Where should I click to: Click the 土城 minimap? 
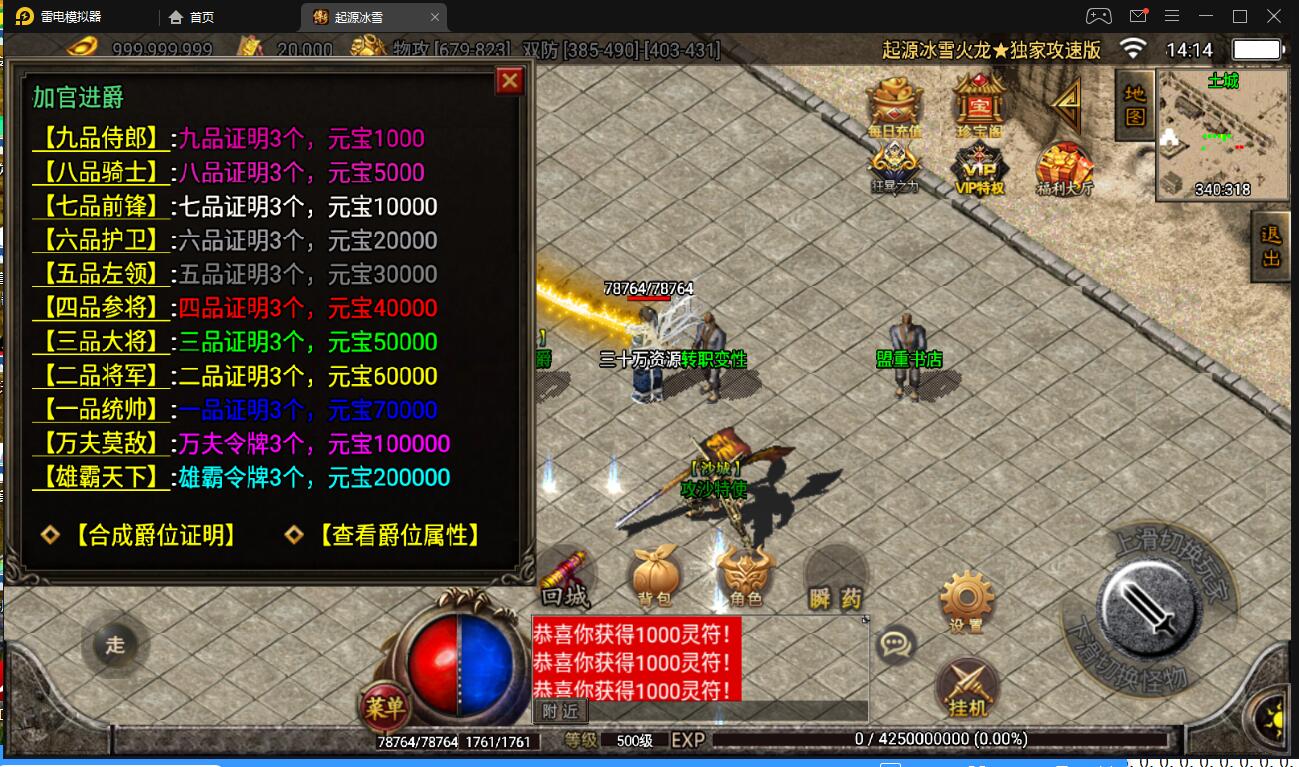(x=1221, y=135)
